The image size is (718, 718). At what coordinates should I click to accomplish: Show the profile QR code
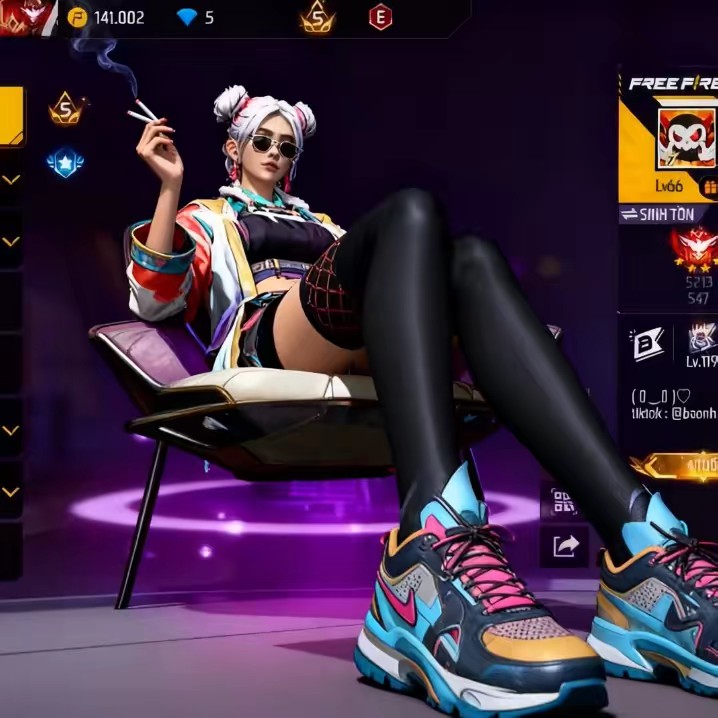565,501
